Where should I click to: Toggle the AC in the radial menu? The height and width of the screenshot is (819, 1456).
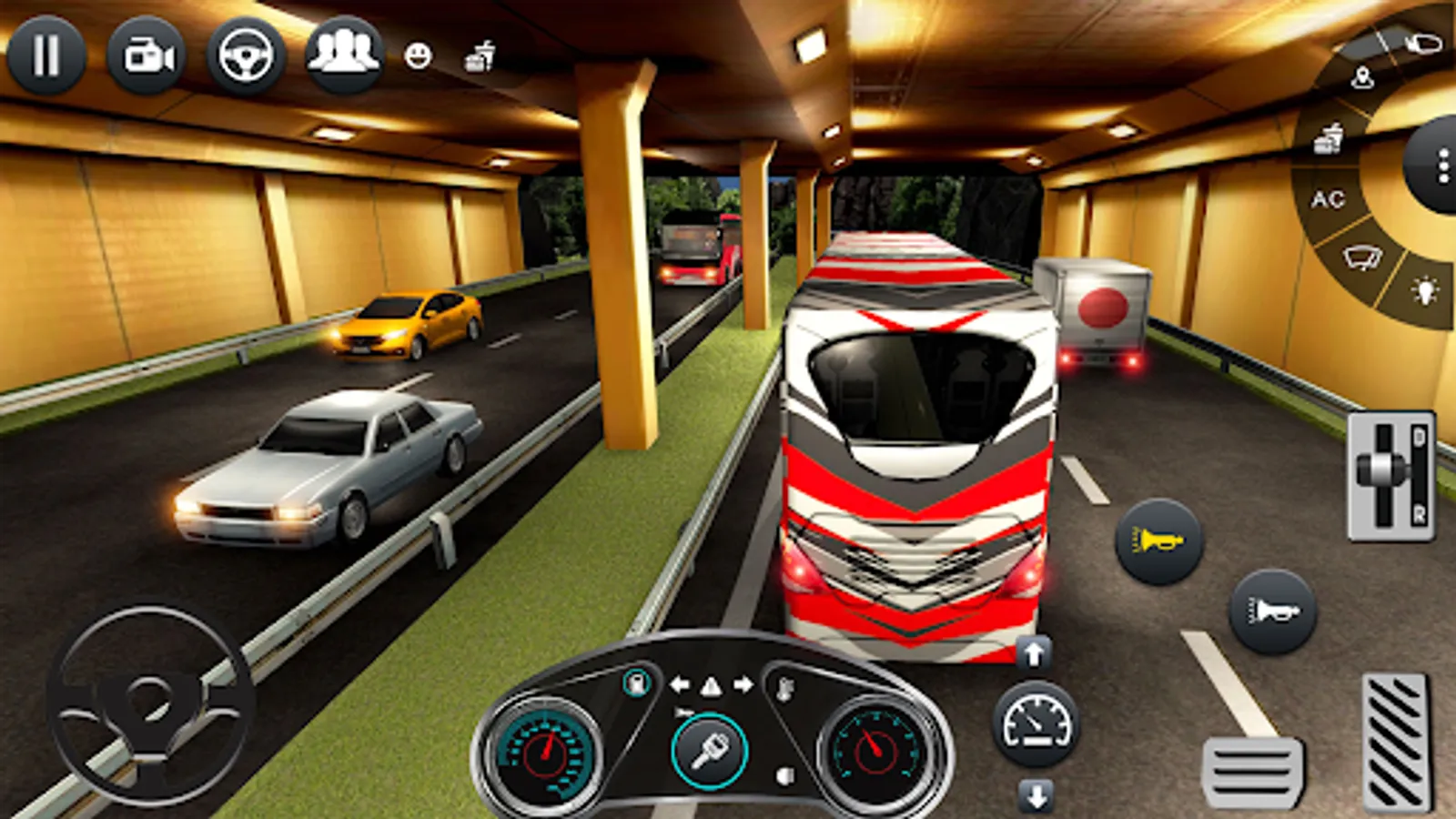pos(1328,199)
